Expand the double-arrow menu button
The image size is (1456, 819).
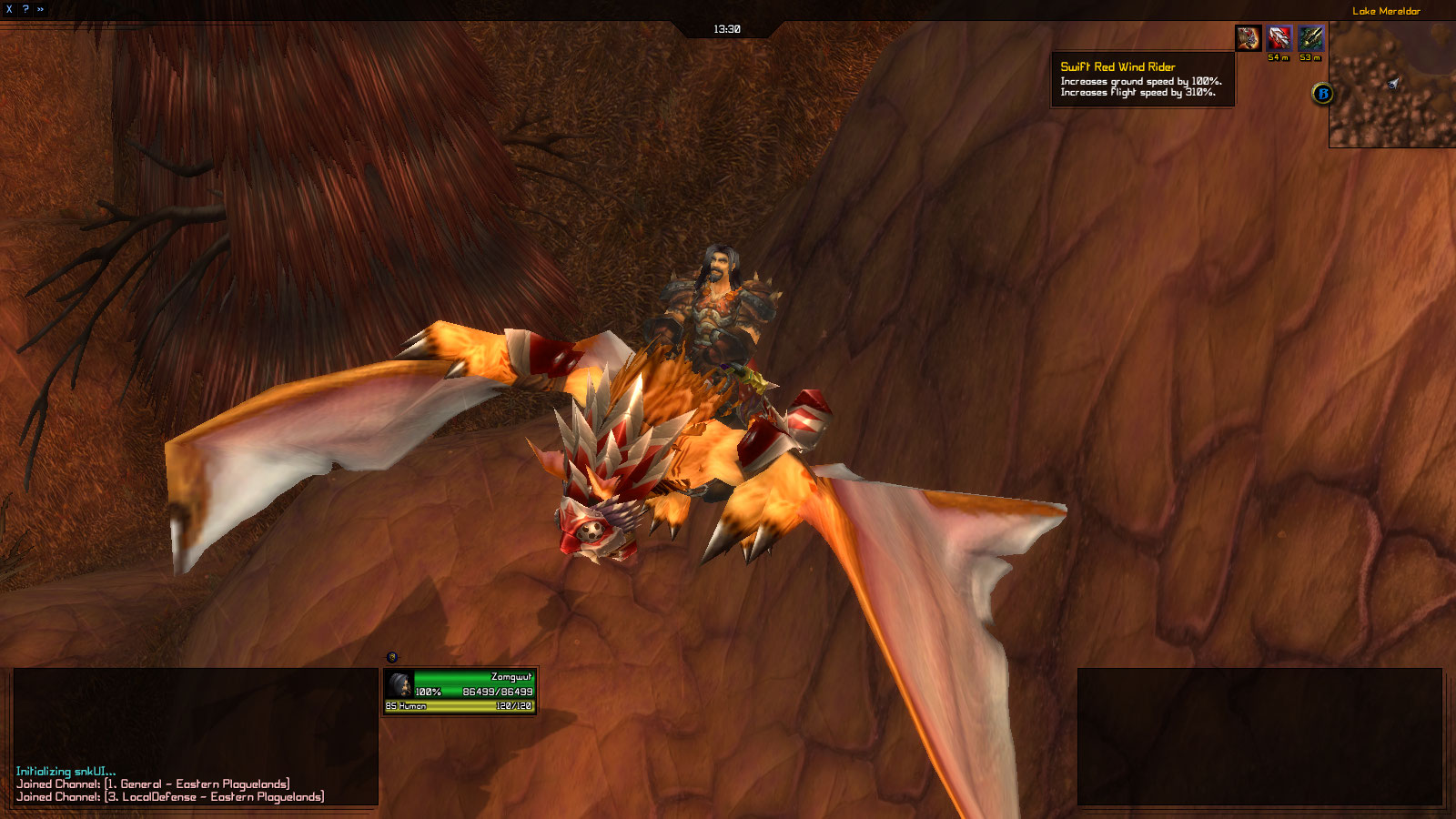pos(41,9)
